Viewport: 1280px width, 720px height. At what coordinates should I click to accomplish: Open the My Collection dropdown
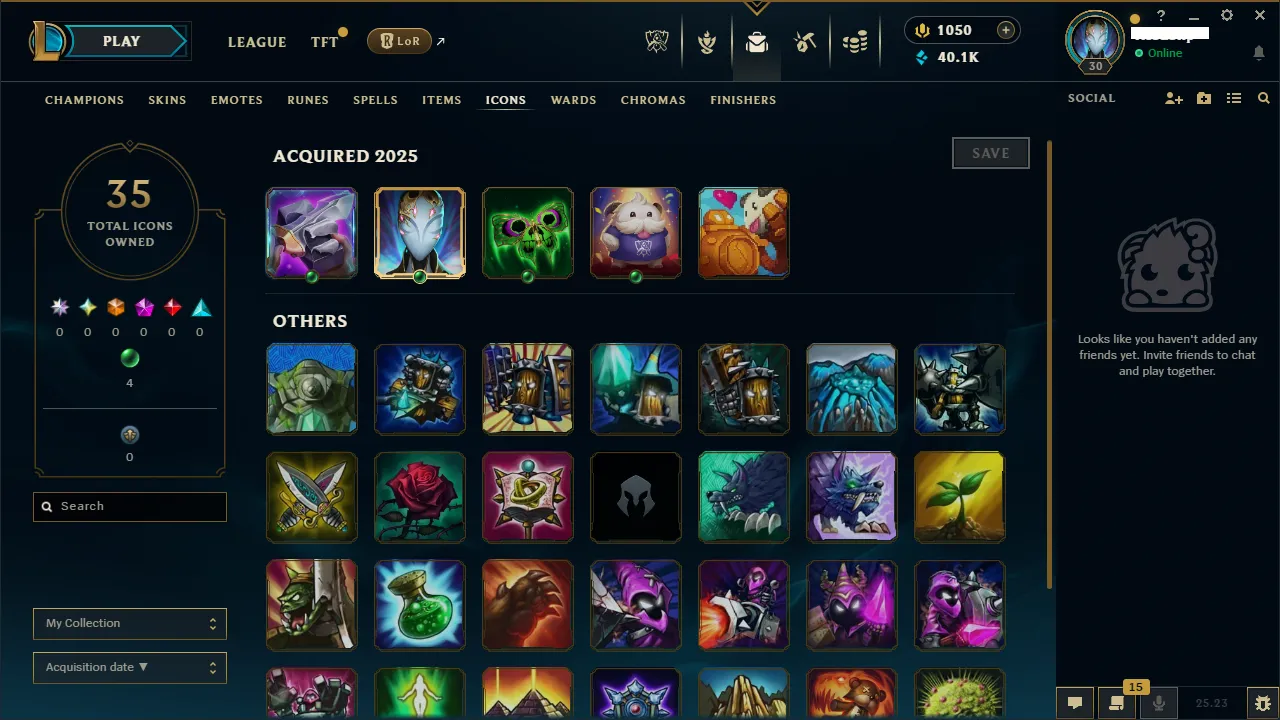pos(130,623)
